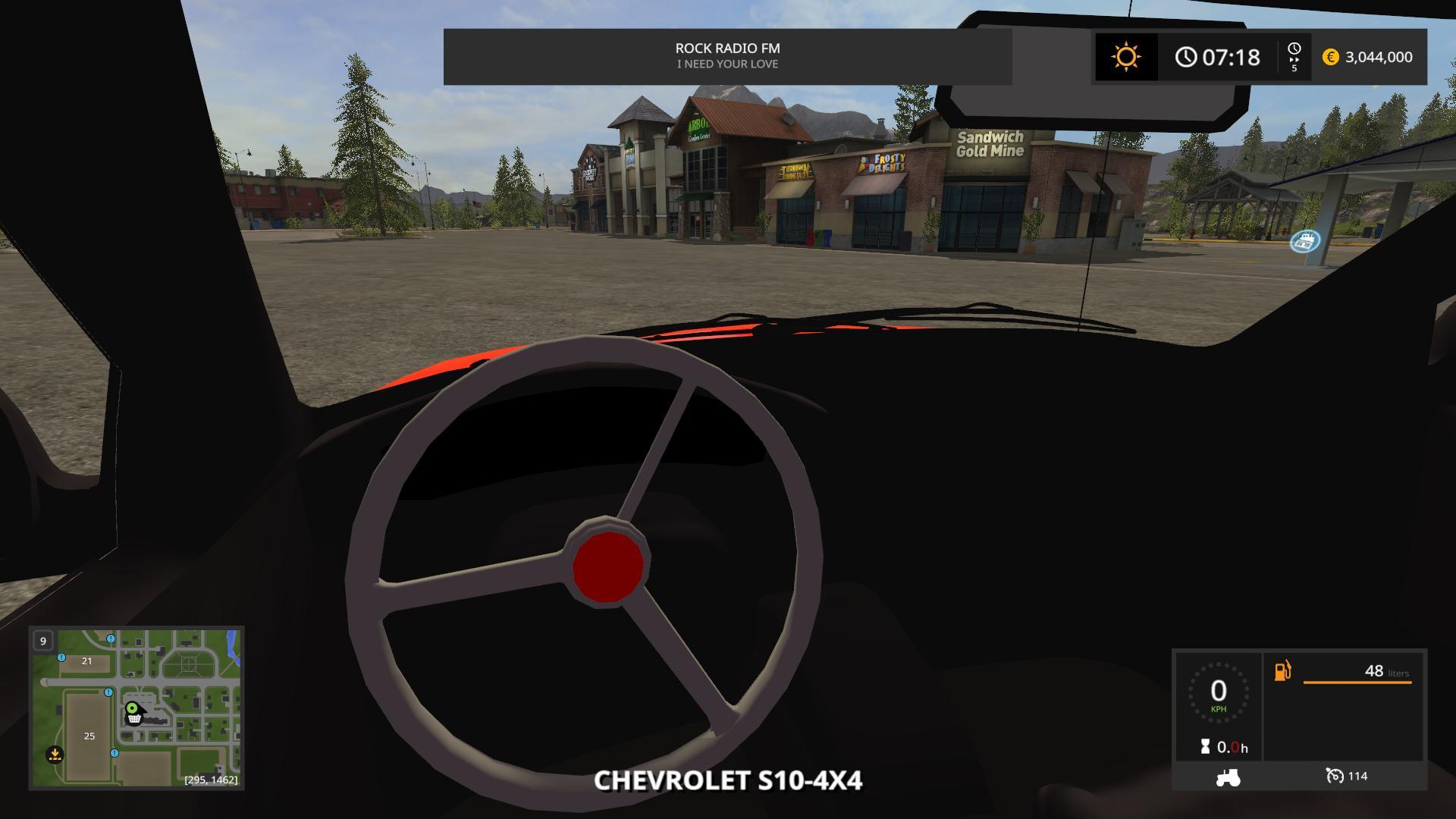Viewport: 1456px width, 819px height.
Task: Activate the cruise control speed icon
Action: pyautogui.click(x=1334, y=776)
